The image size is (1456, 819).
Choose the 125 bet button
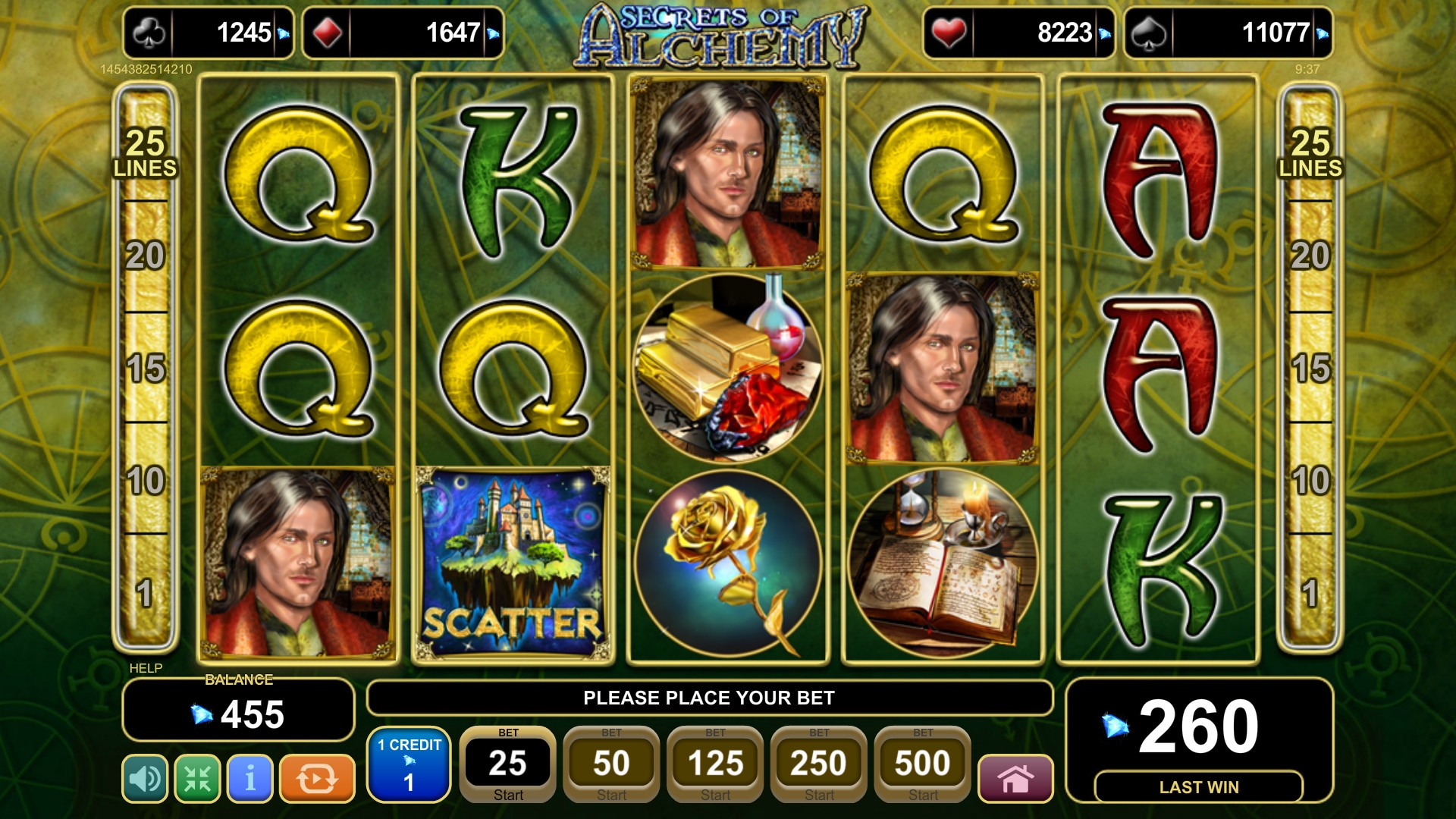pos(715,764)
